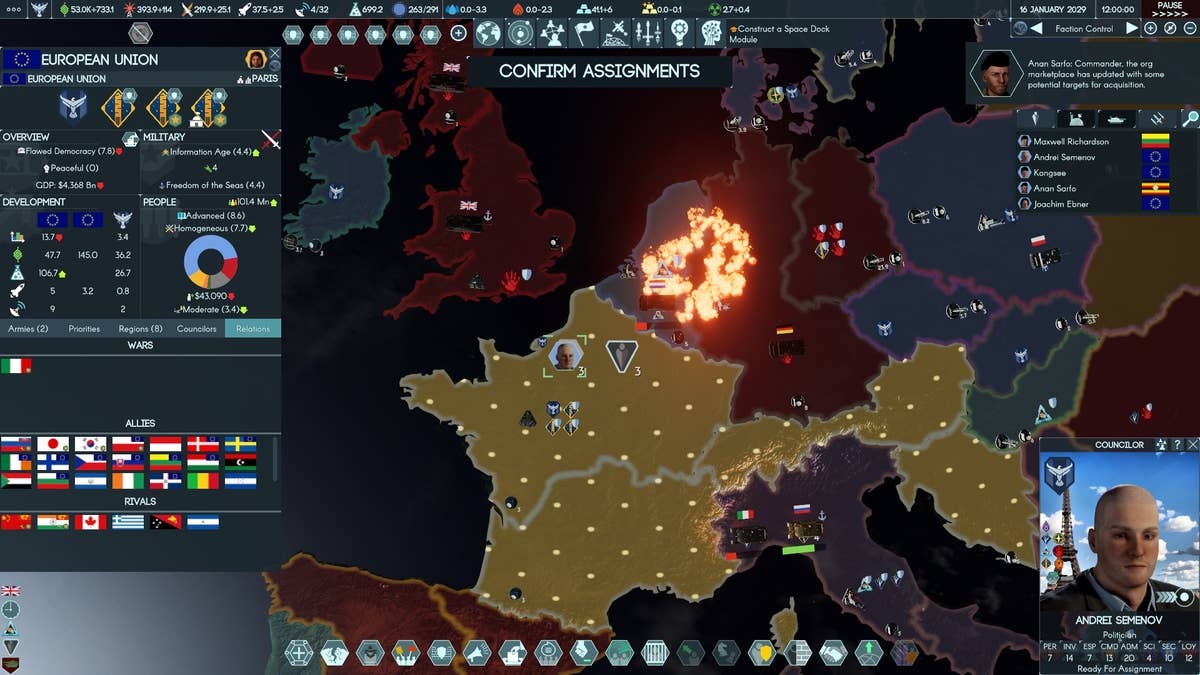Open the research lightbulb panel

coord(680,33)
